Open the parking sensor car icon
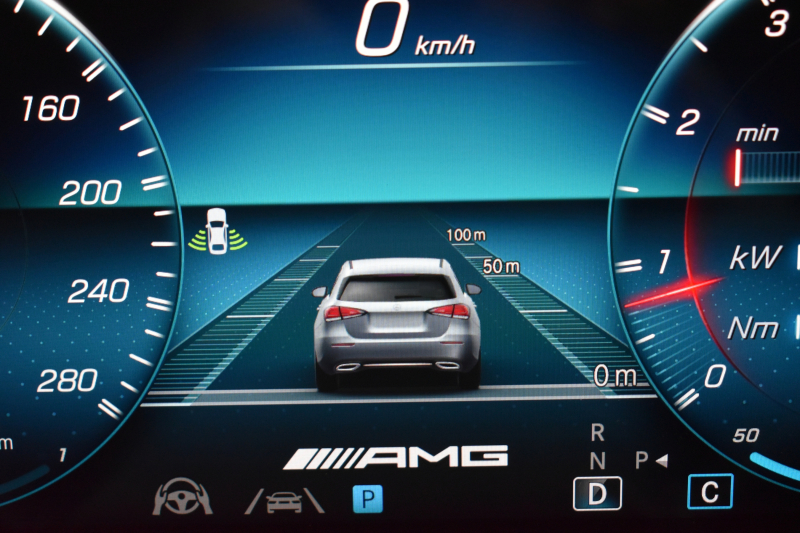 (216, 232)
